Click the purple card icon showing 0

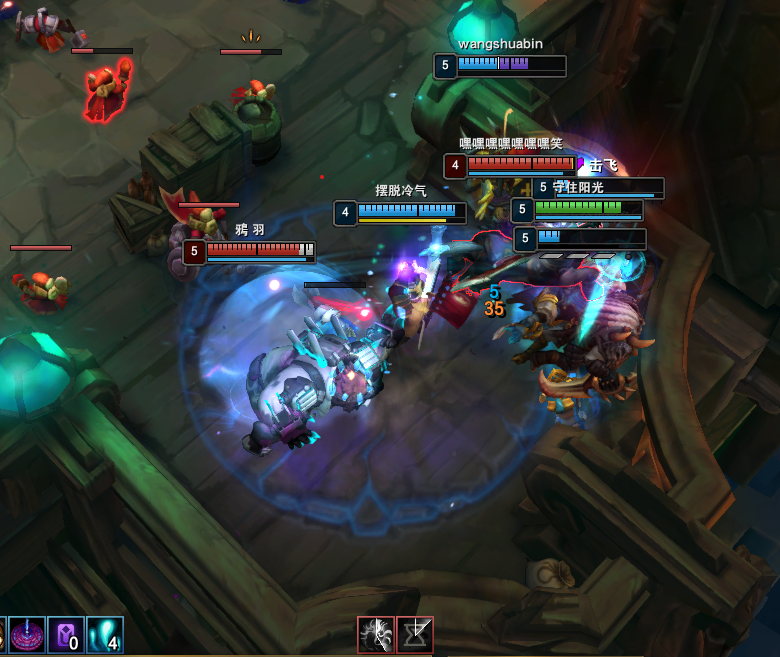click(66, 636)
